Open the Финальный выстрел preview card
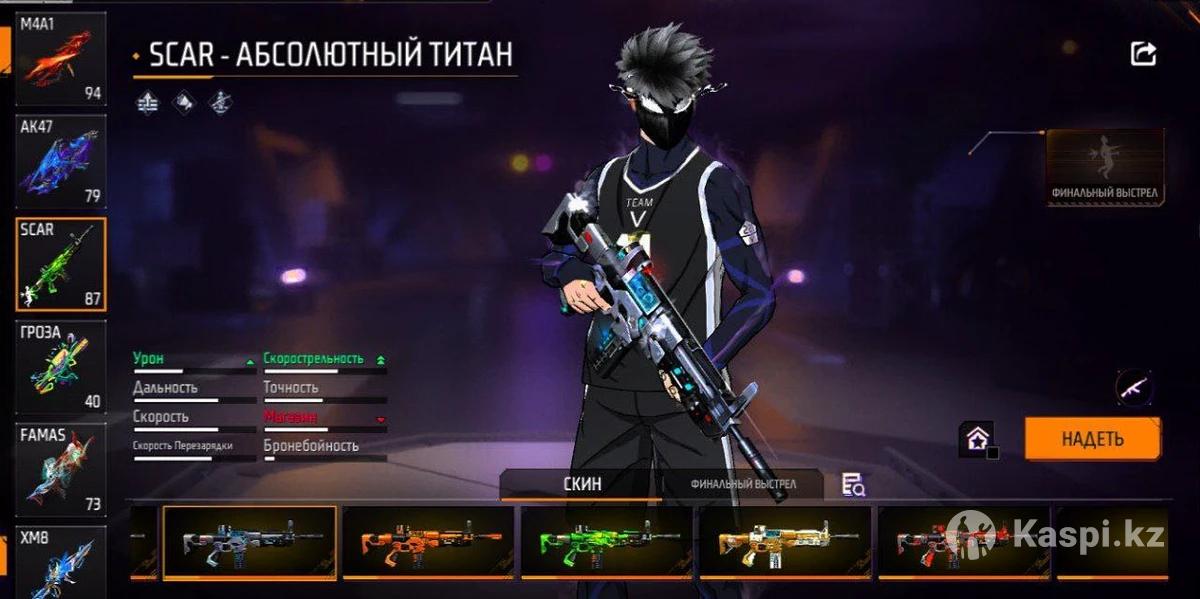This screenshot has width=1200, height=599. [1105, 168]
